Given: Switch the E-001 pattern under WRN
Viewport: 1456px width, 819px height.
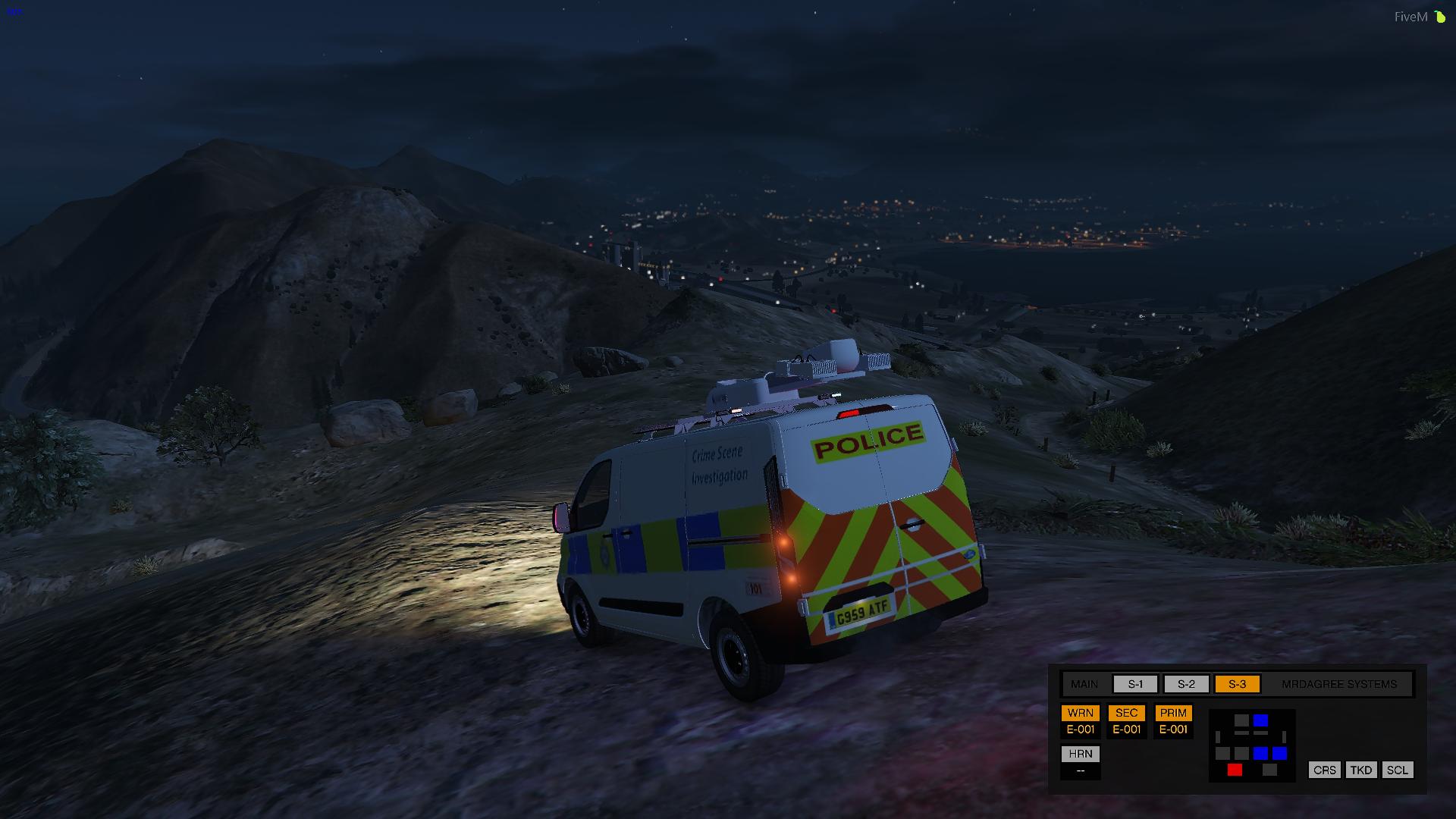Looking at the screenshot, I should click(x=1081, y=730).
